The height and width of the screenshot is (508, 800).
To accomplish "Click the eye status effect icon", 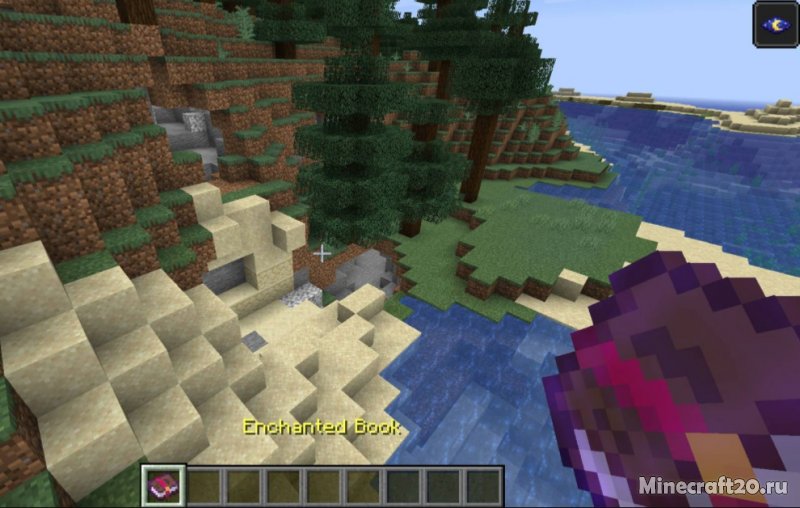I will (775, 24).
